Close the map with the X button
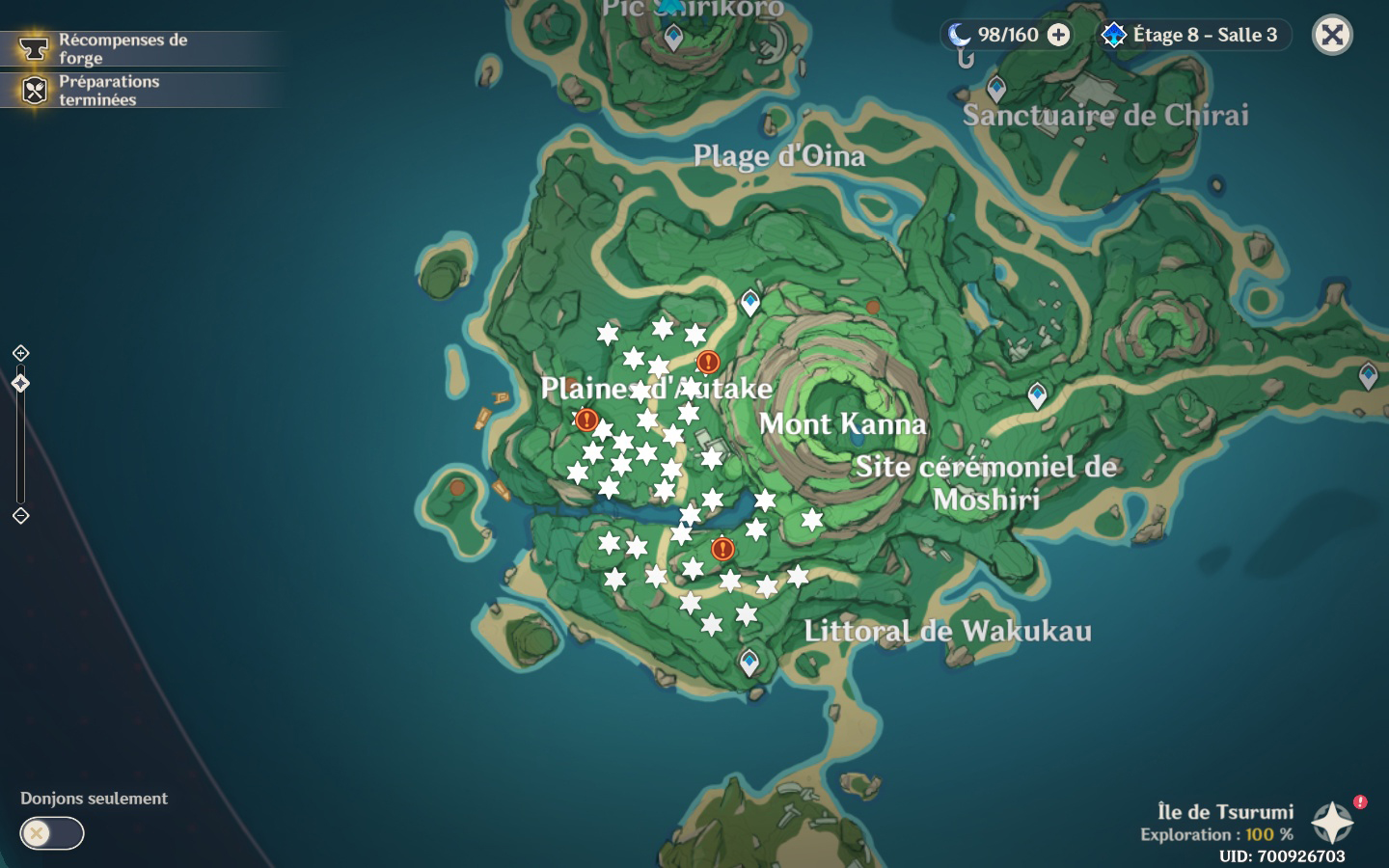Image resolution: width=1389 pixels, height=868 pixels. pyautogui.click(x=1332, y=36)
